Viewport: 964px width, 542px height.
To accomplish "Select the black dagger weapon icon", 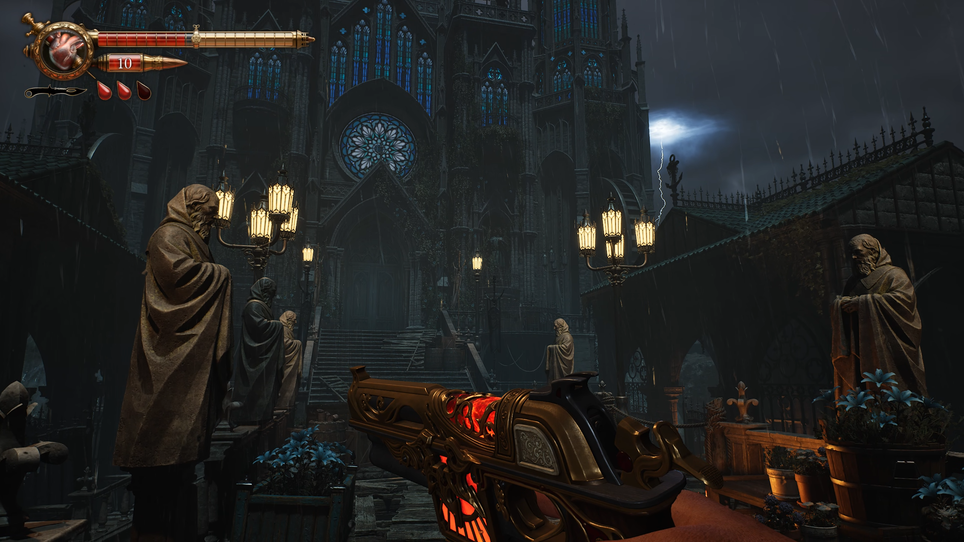I will click(x=54, y=92).
